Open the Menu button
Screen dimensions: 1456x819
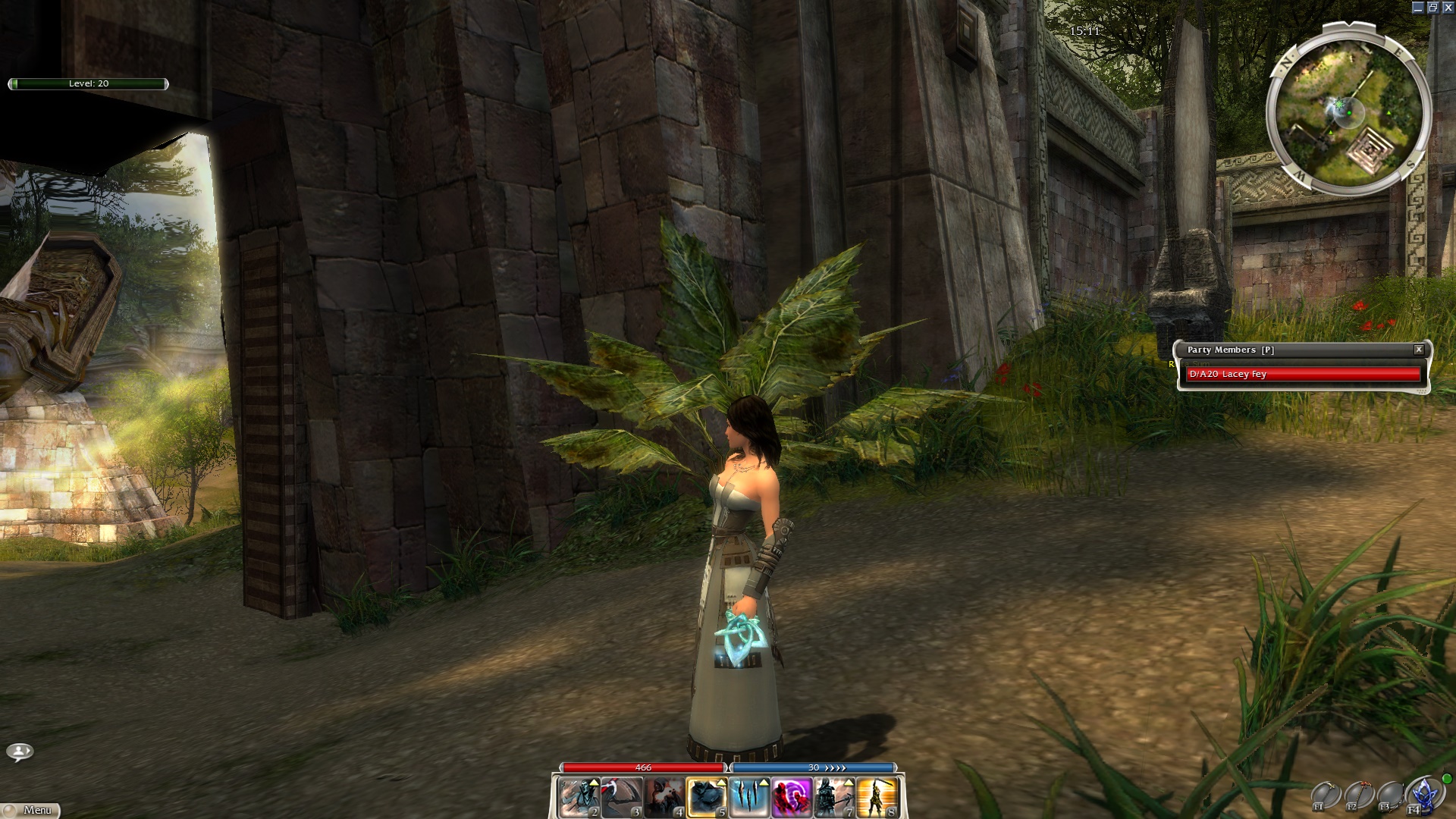coord(30,811)
